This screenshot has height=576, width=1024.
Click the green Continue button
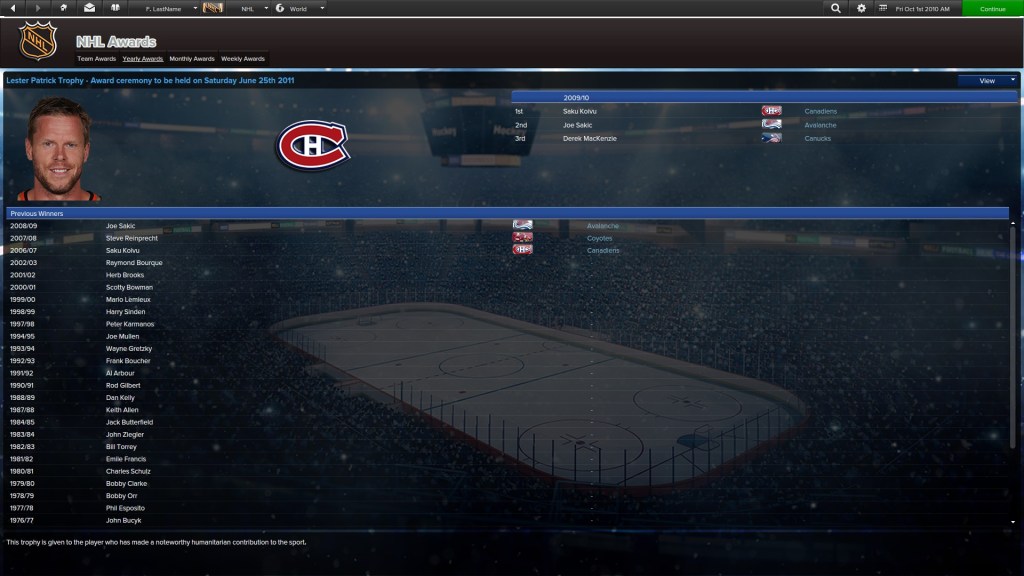pos(992,8)
